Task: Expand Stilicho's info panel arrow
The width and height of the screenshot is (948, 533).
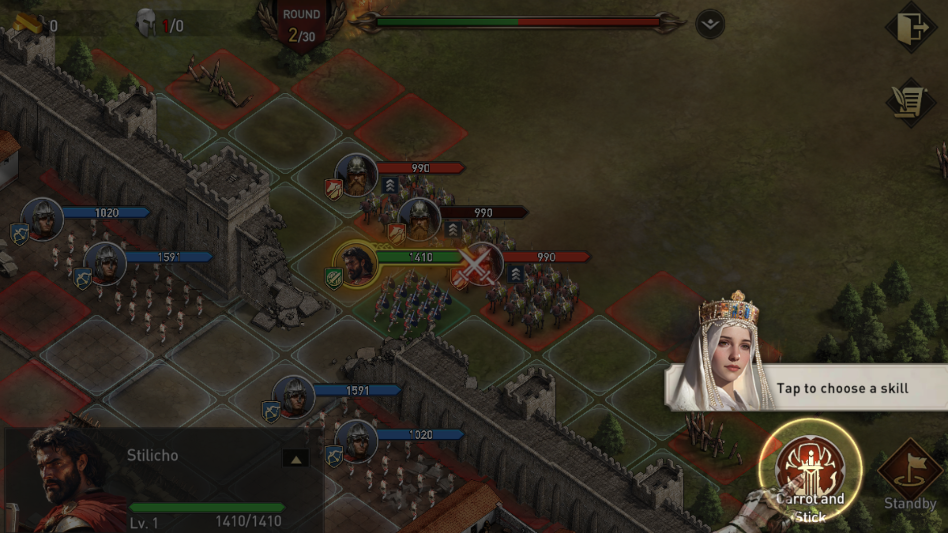Action: 295,458
